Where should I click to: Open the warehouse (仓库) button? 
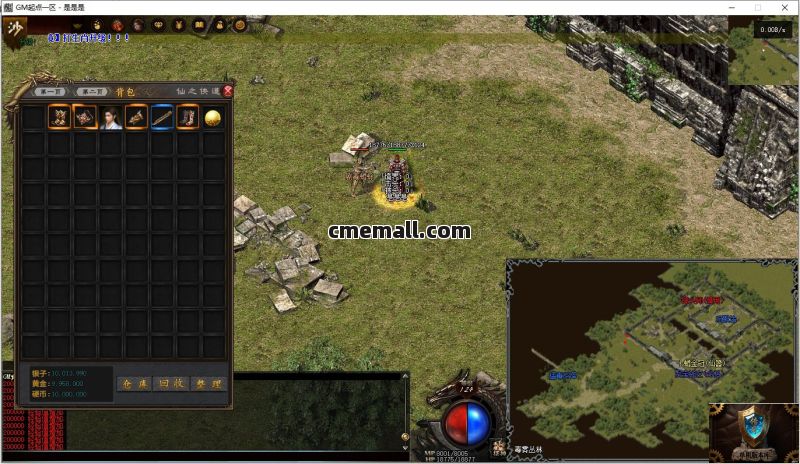pyautogui.click(x=133, y=383)
